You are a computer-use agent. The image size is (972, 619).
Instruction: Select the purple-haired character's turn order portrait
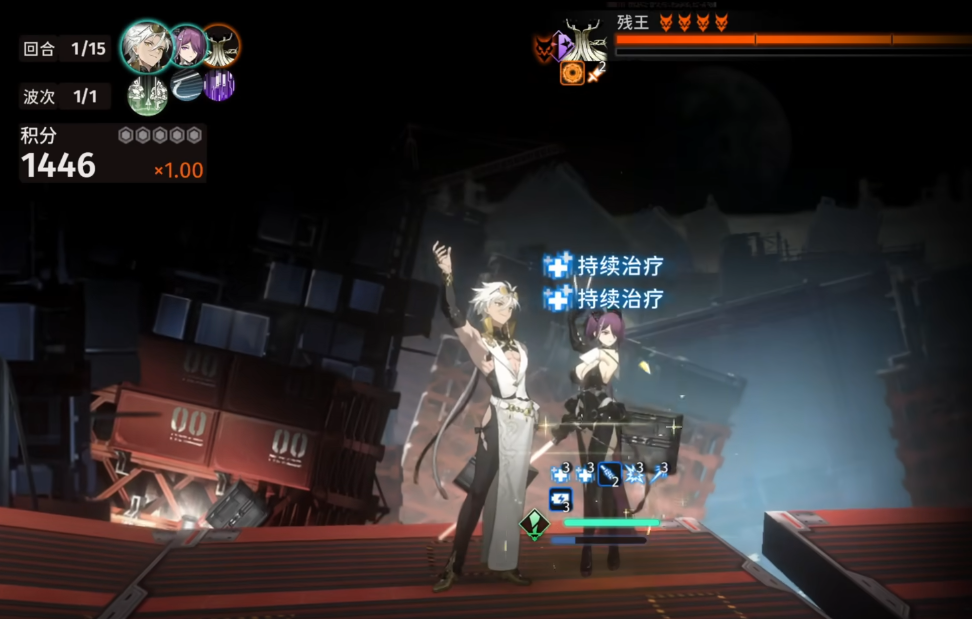pos(187,45)
